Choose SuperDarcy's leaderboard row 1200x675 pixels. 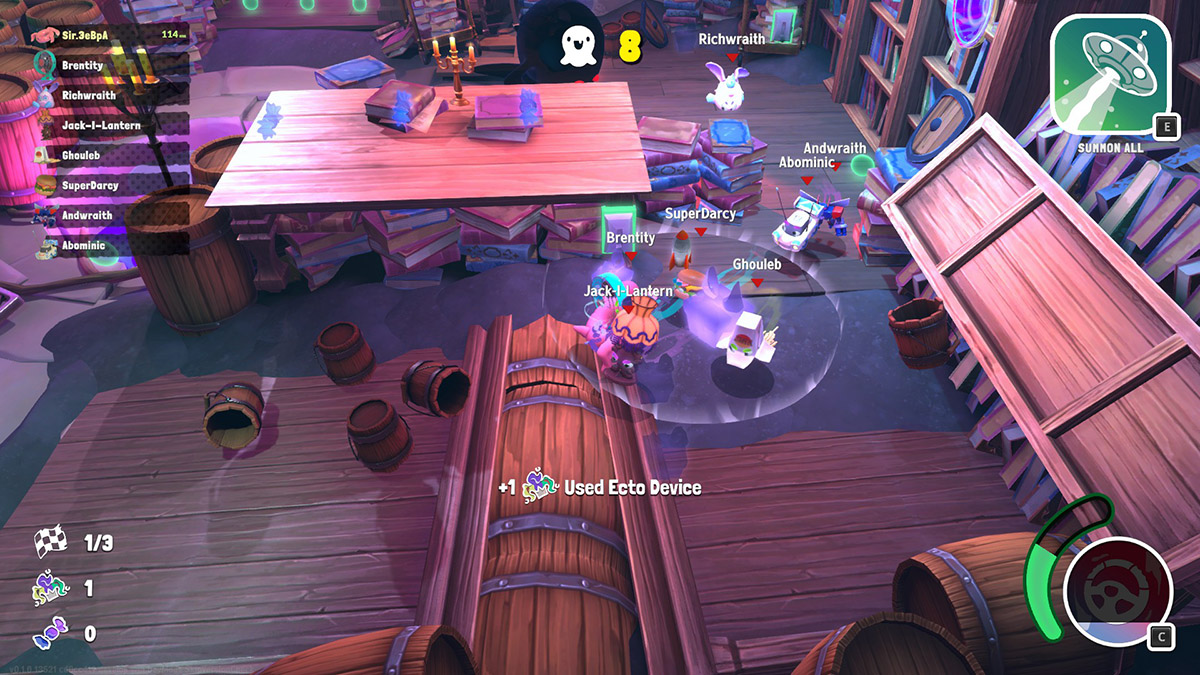(110, 185)
